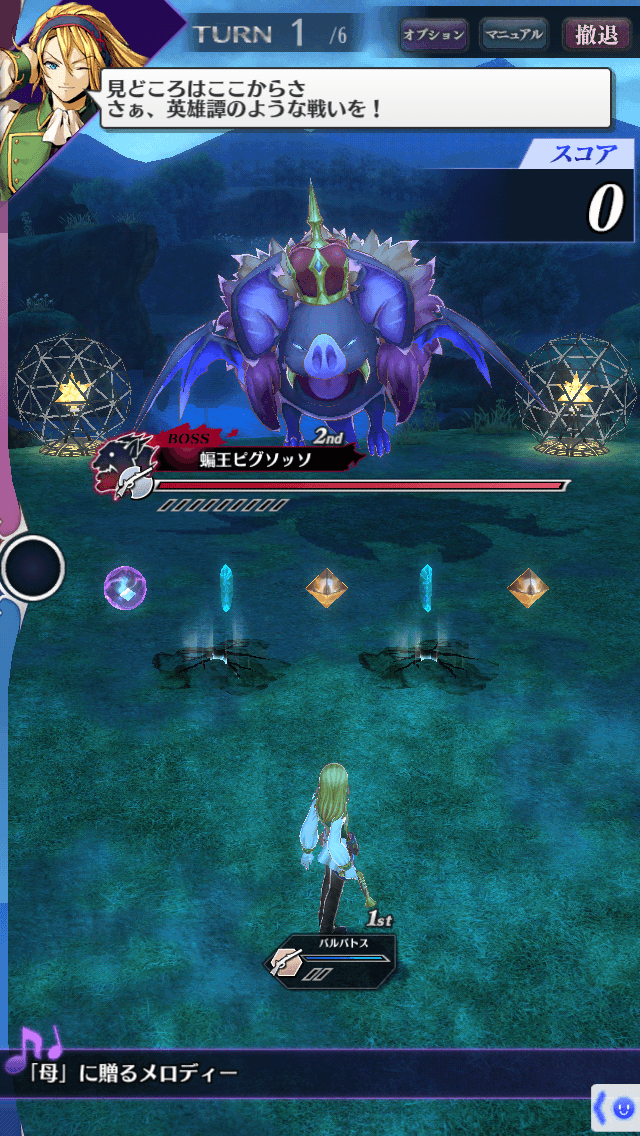Expand the smiley face overlay tab

616,1108
